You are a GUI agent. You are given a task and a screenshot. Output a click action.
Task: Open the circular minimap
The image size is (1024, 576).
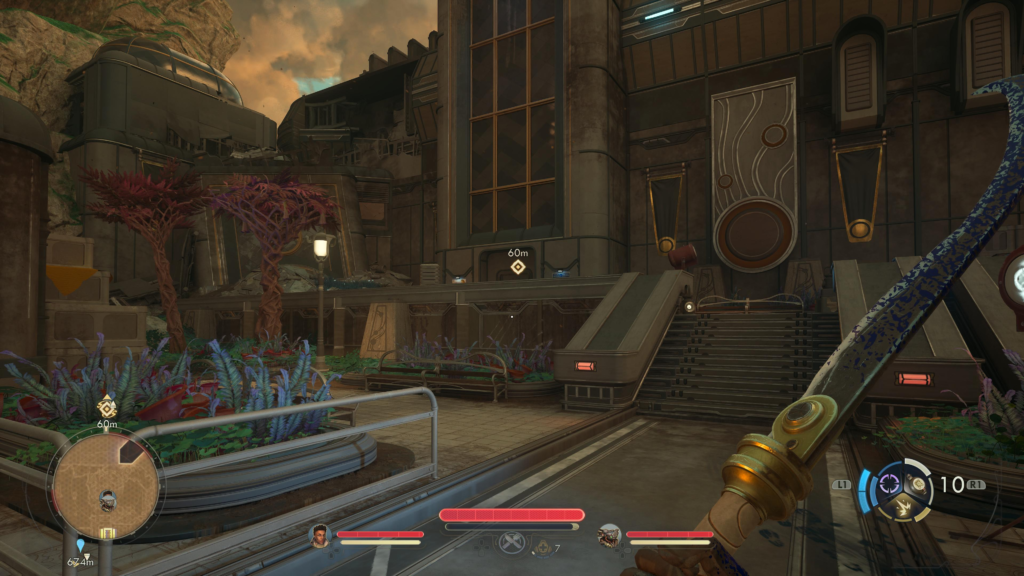pos(105,487)
